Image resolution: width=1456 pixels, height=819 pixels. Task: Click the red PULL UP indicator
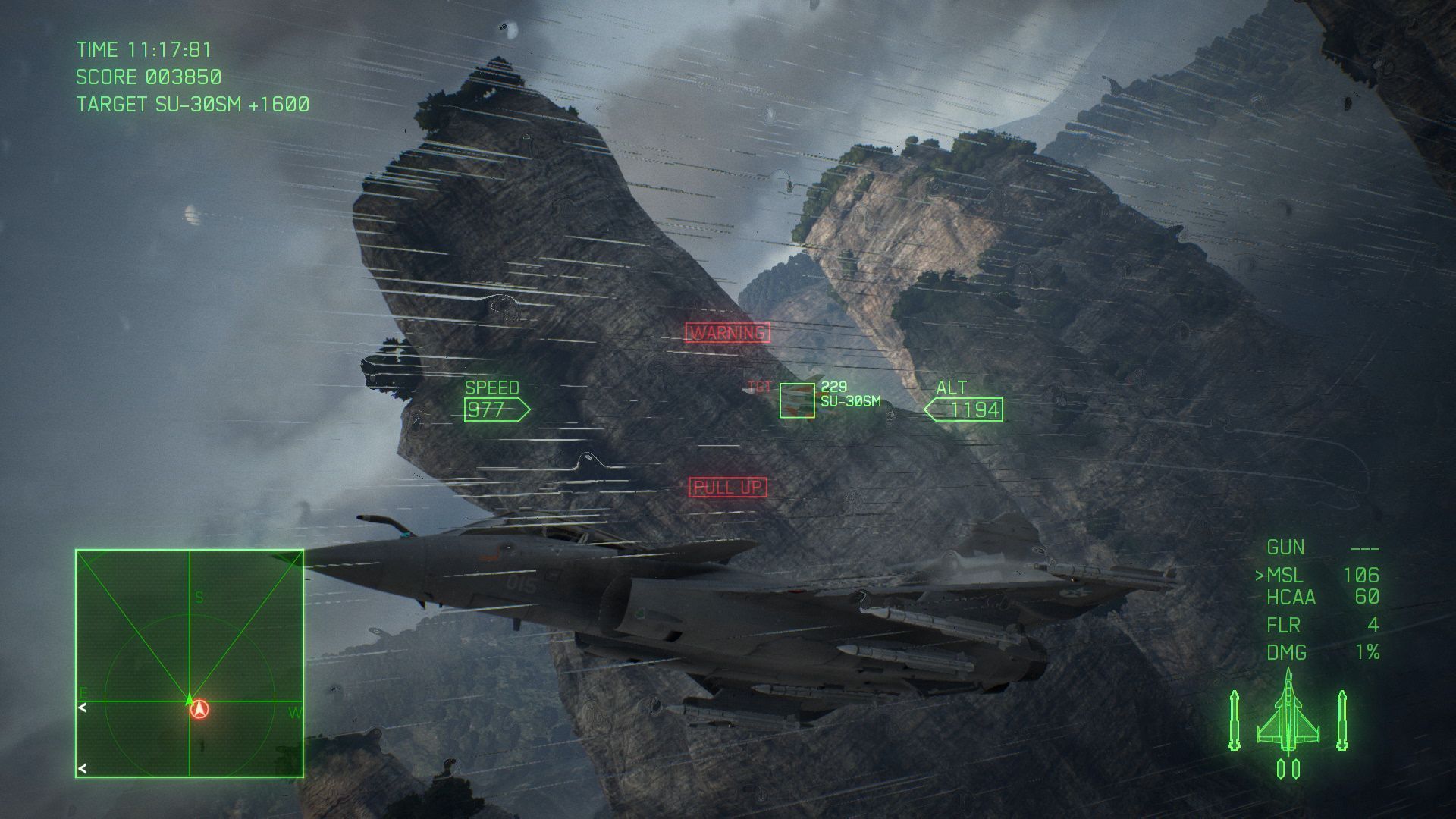pos(730,484)
